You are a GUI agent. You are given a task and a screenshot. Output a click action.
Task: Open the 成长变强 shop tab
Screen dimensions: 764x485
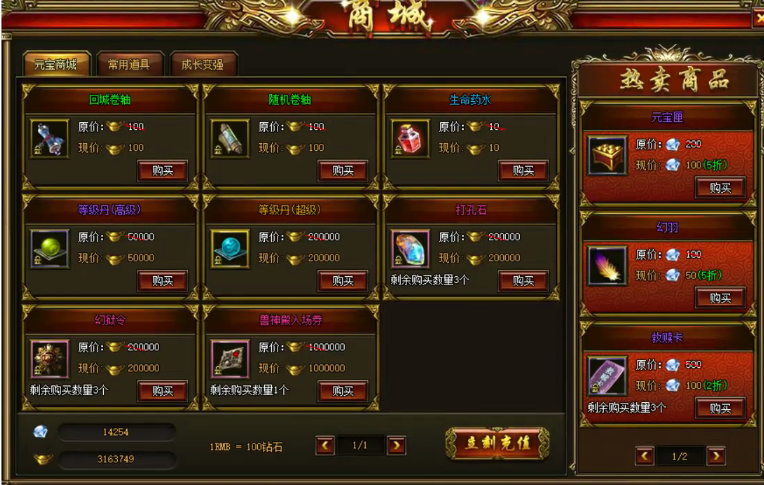203,65
